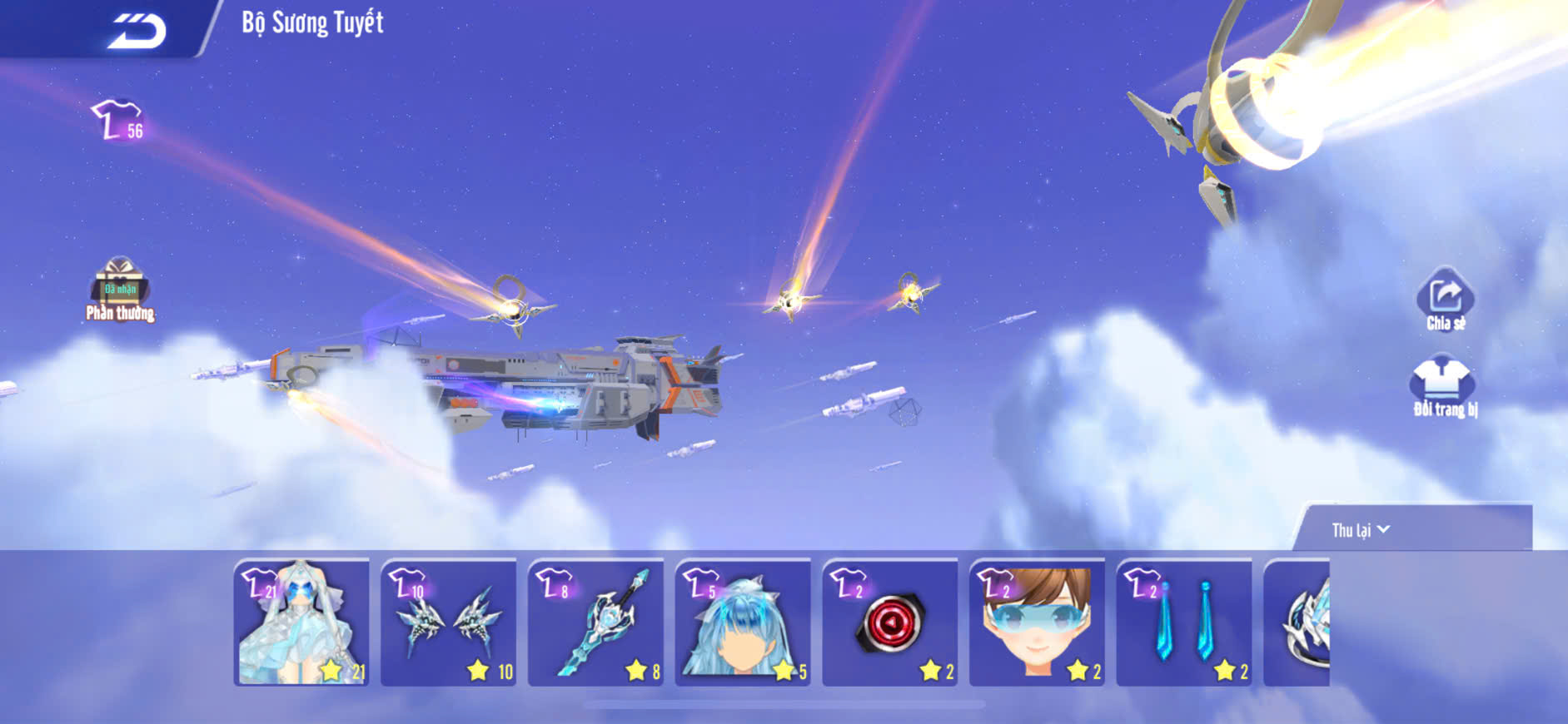
Task: Collapse the item bar with Thu lại
Action: (1361, 530)
